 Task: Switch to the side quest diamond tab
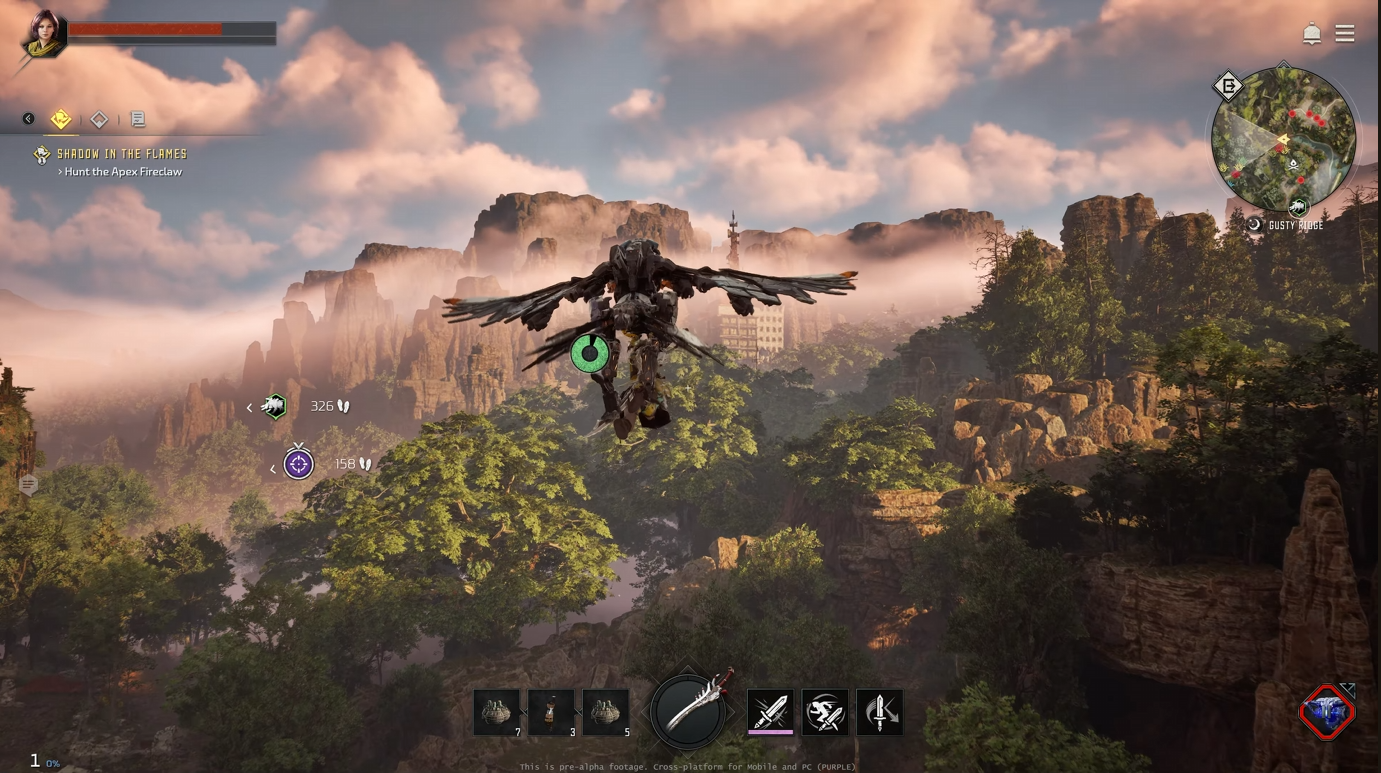99,118
